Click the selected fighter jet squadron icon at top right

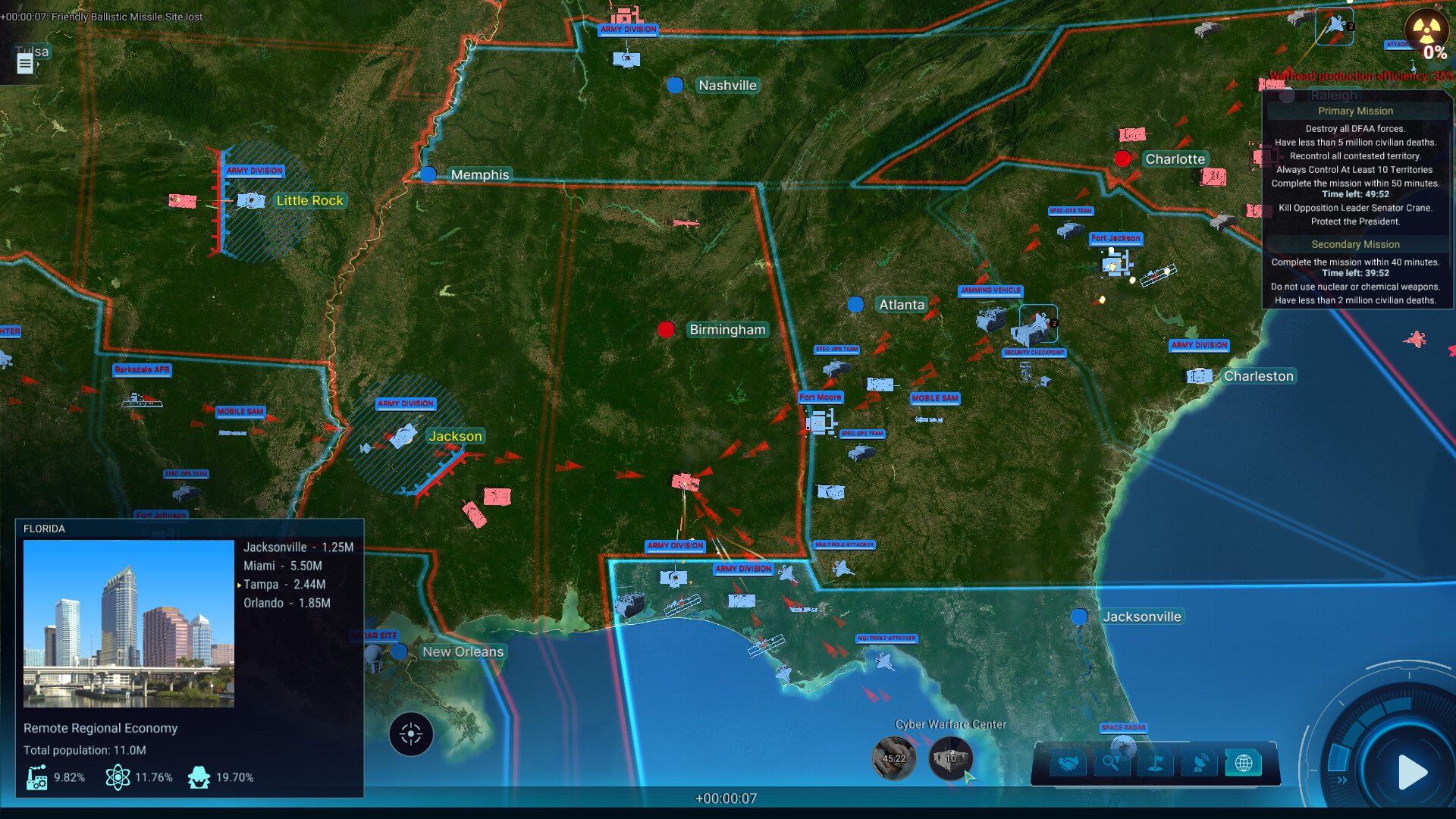(x=1333, y=25)
